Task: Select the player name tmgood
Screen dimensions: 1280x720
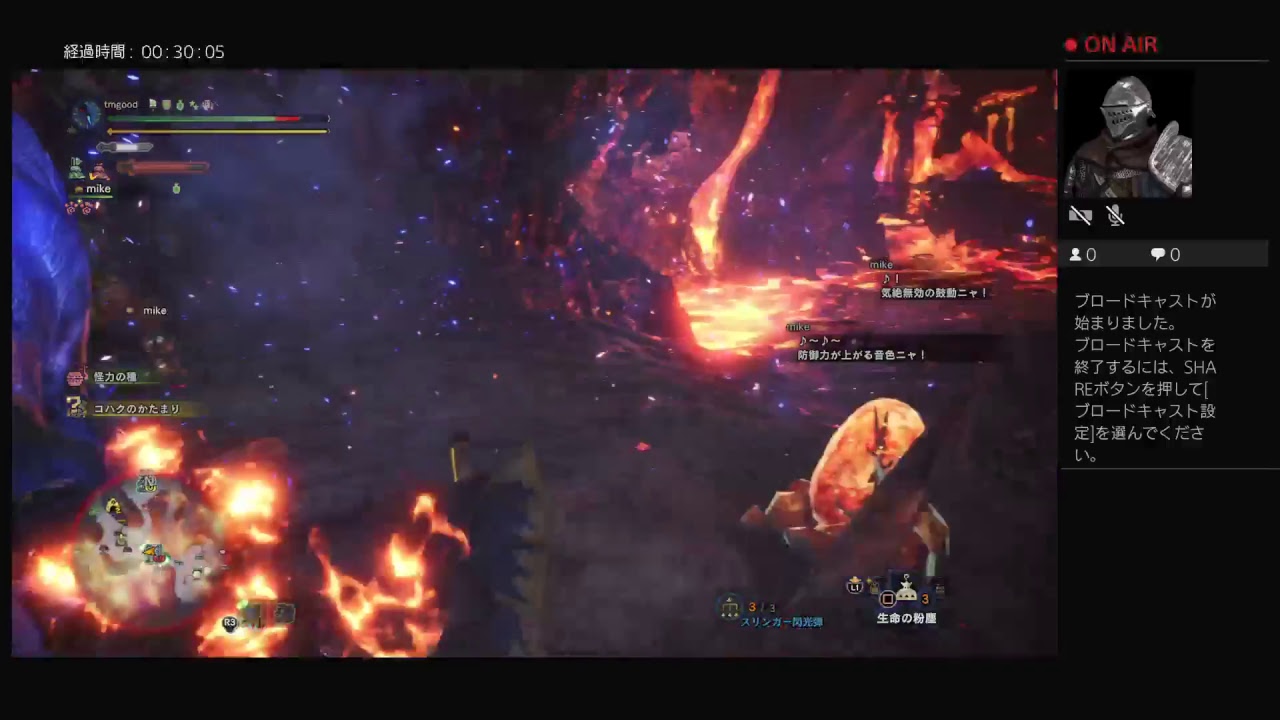Action: [x=120, y=104]
